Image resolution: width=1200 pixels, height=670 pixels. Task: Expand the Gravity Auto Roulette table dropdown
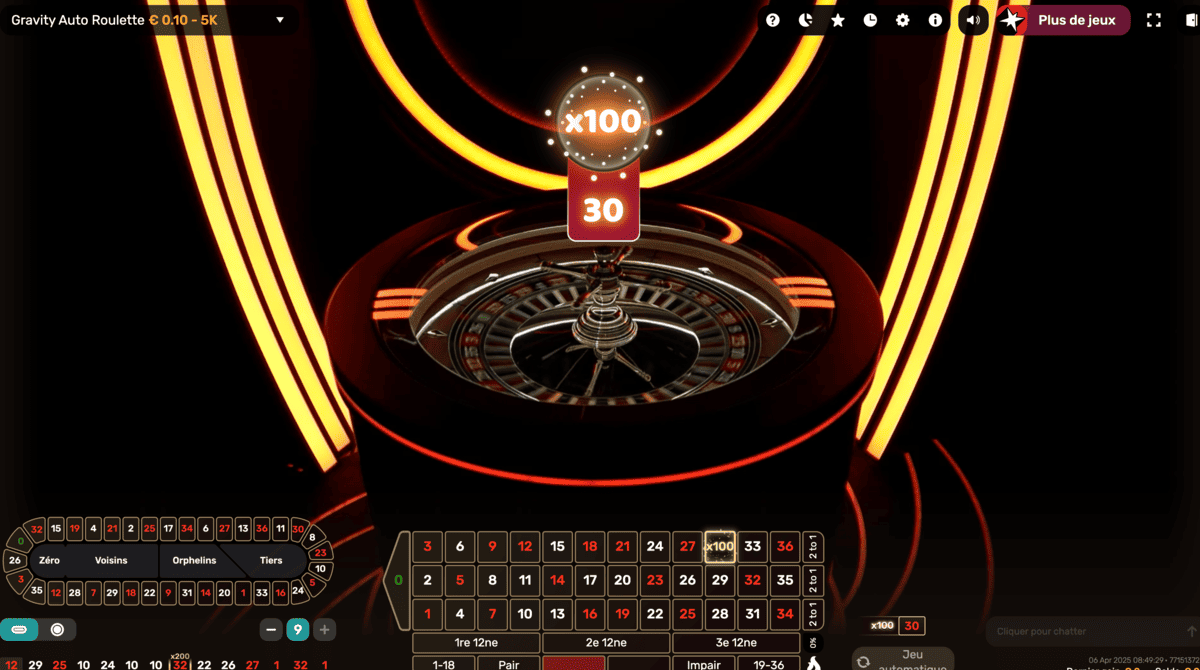click(x=280, y=20)
